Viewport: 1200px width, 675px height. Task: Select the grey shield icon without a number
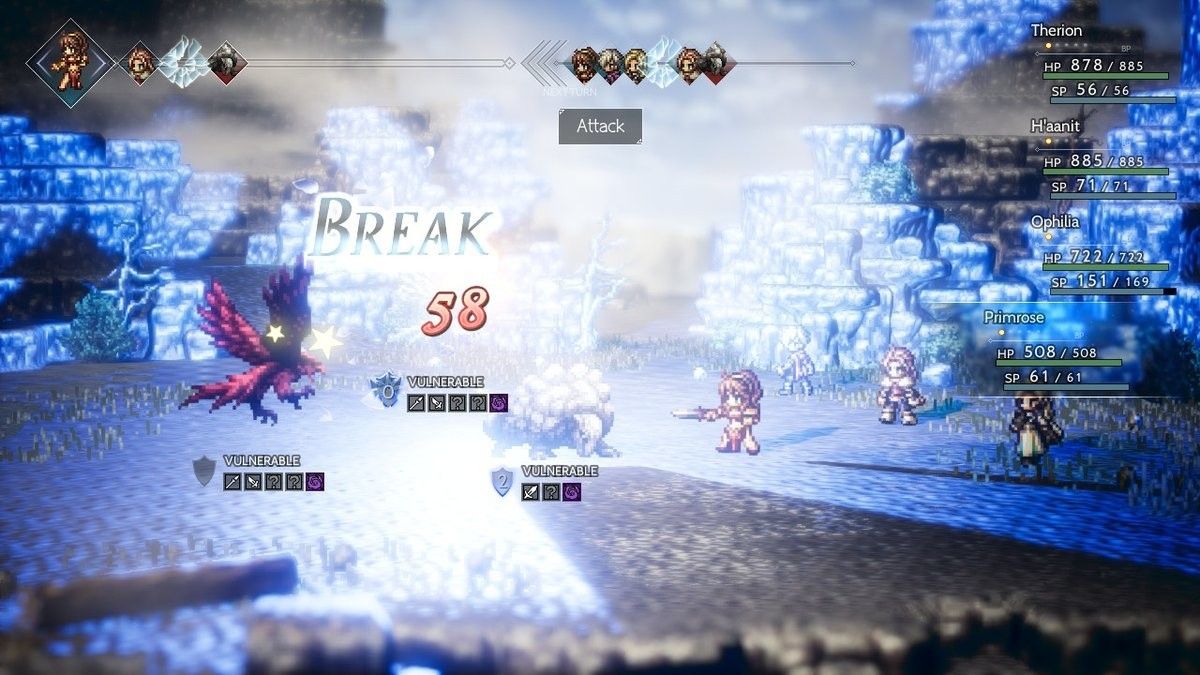pos(204,471)
